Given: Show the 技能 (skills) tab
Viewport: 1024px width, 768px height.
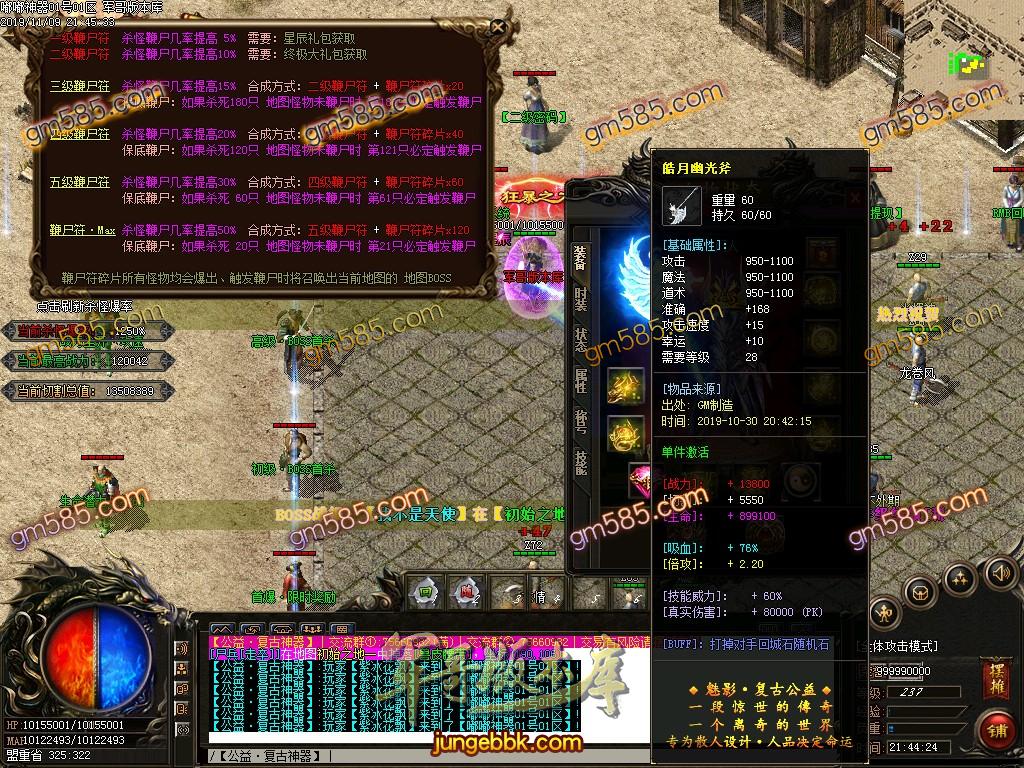Looking at the screenshot, I should (581, 461).
